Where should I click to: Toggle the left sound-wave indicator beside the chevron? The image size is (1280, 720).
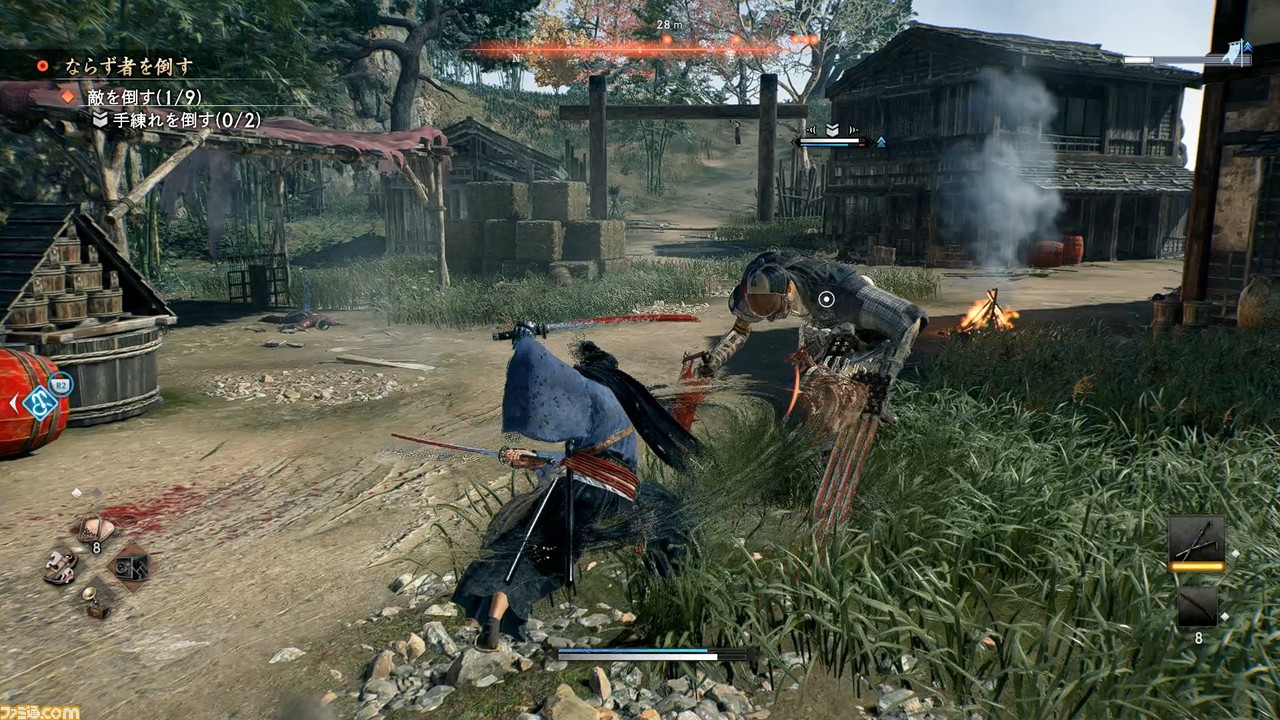click(x=811, y=130)
